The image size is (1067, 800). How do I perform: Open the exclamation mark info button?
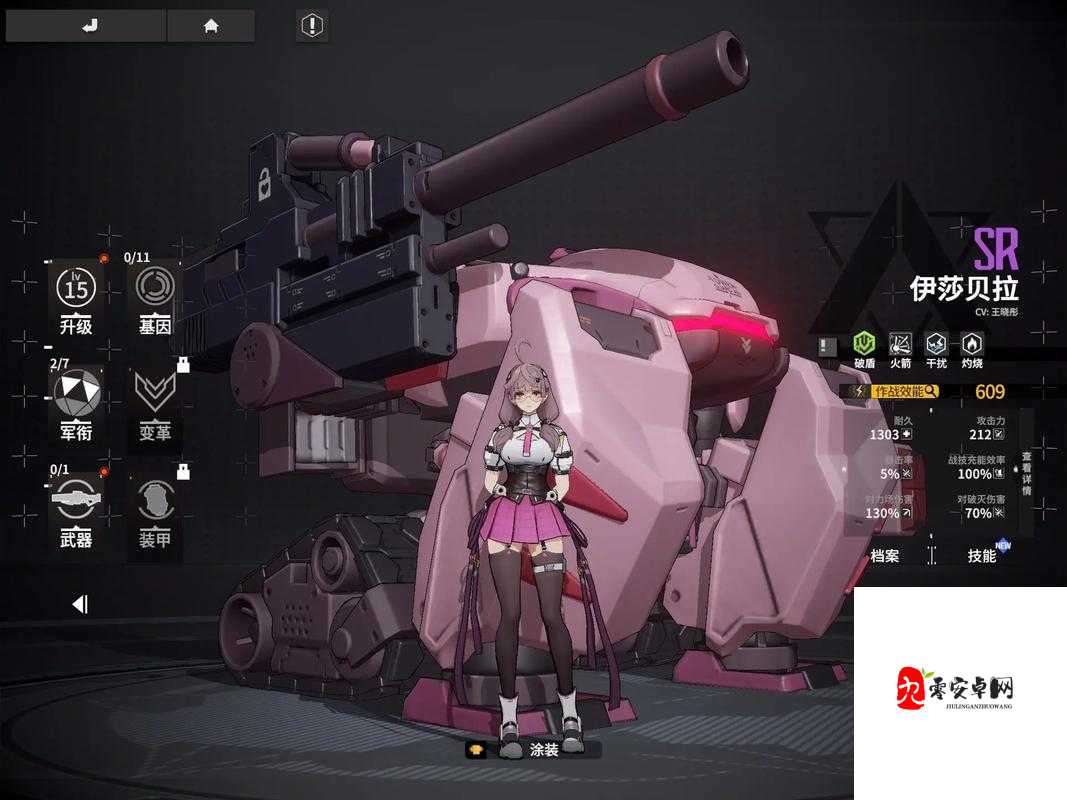point(313,25)
